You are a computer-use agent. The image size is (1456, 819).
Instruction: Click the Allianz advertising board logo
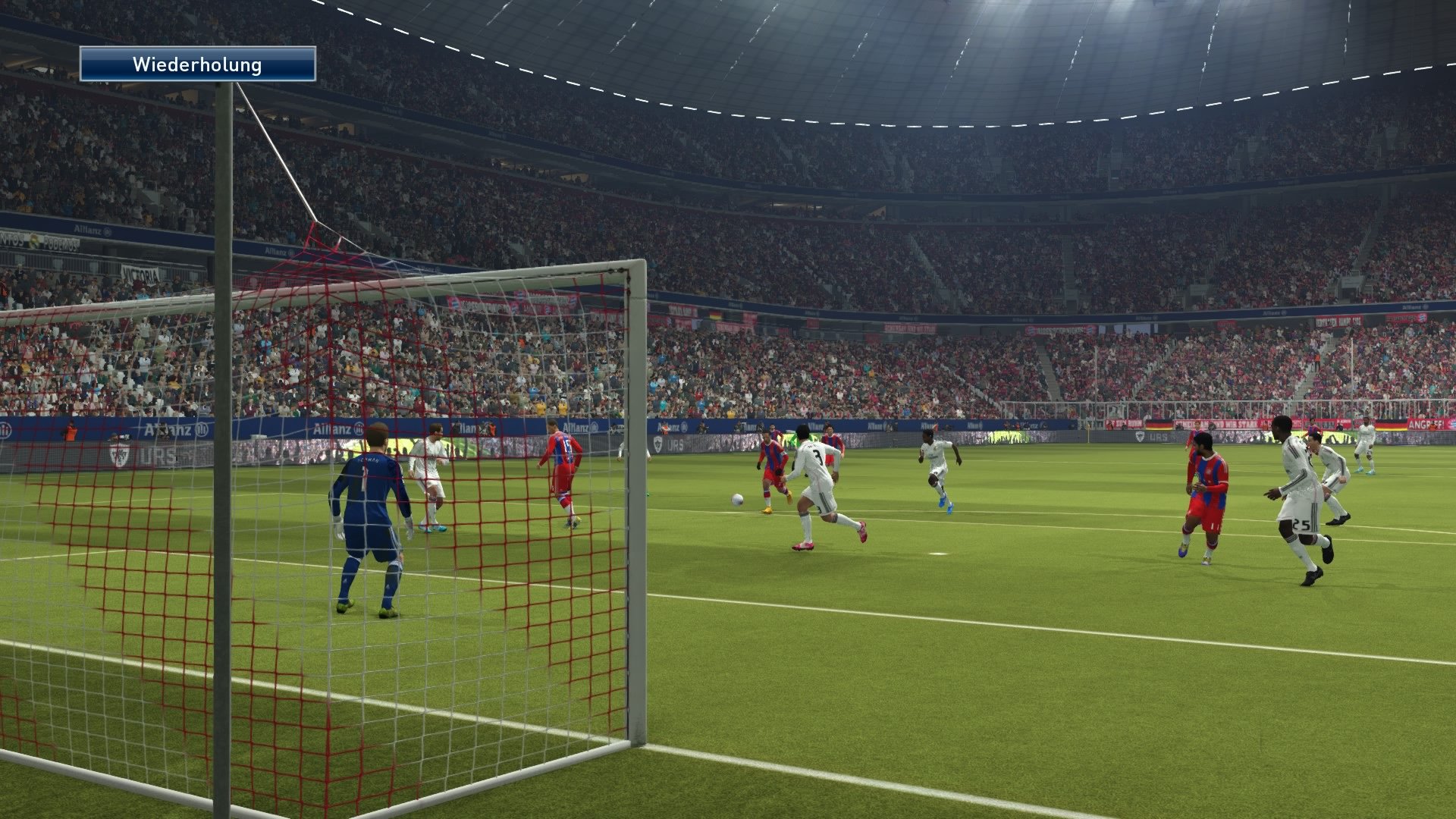pos(336,429)
